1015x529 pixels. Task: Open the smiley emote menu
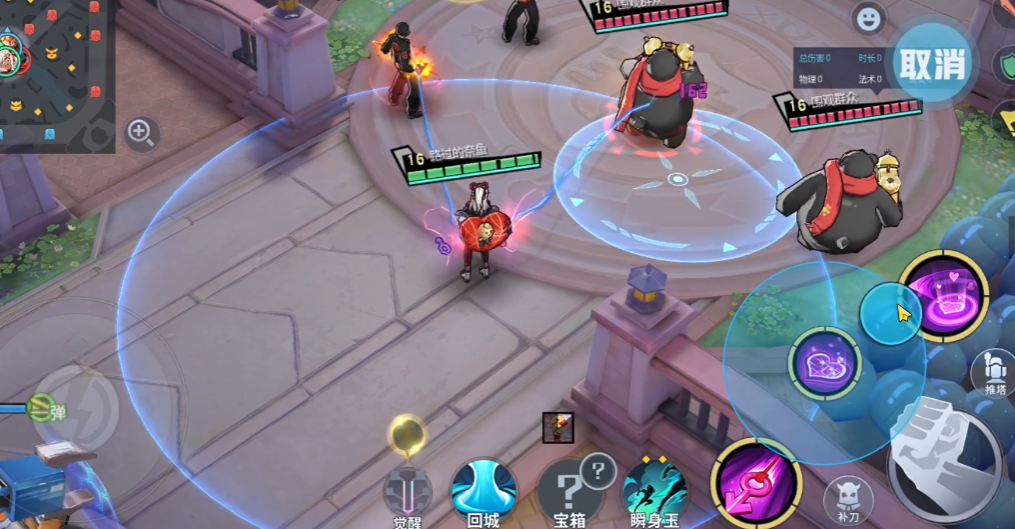869,18
